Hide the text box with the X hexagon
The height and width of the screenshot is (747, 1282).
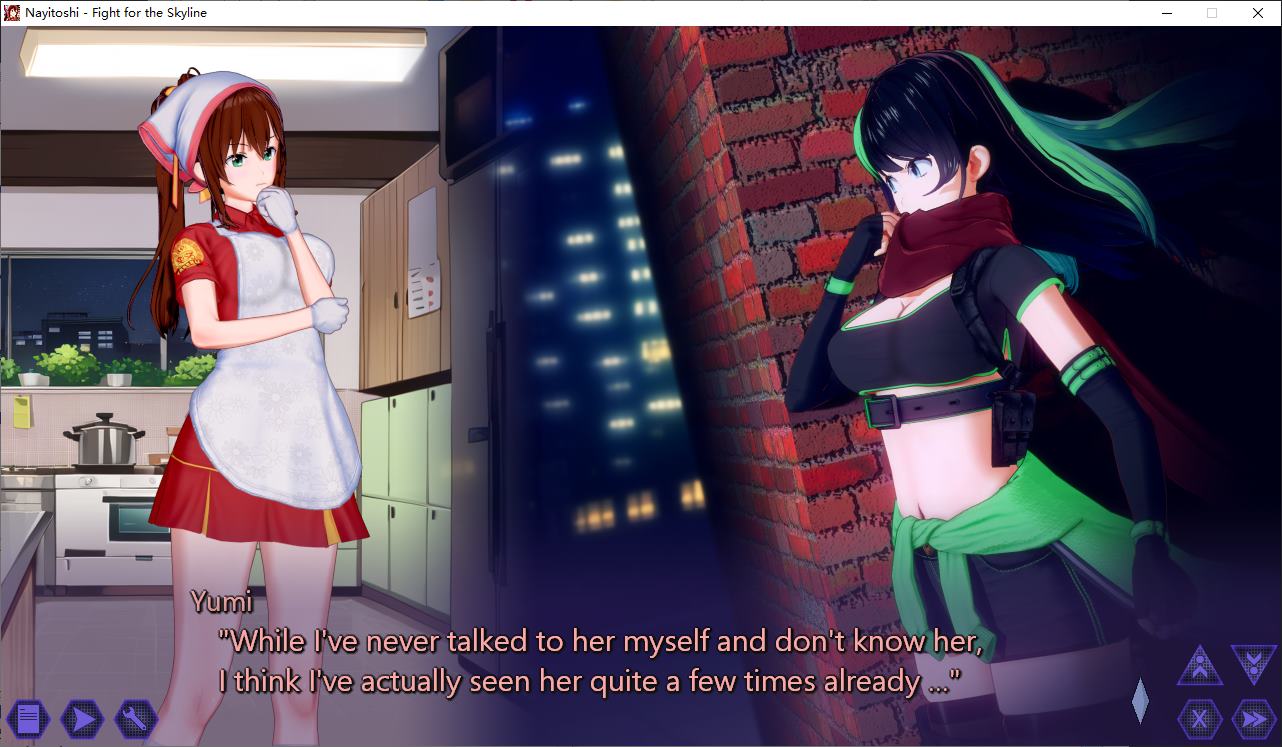(1200, 718)
